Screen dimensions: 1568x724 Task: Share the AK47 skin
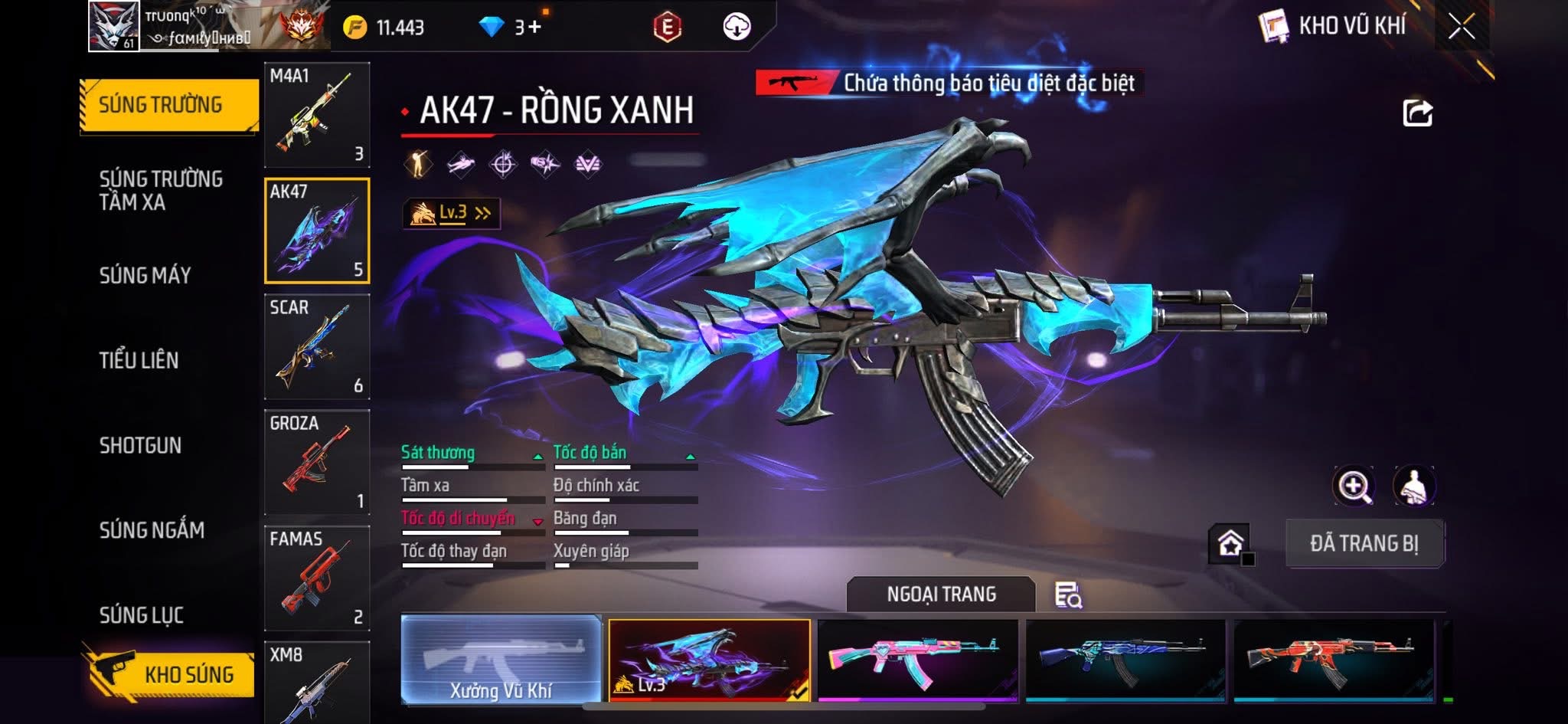coord(1417,113)
